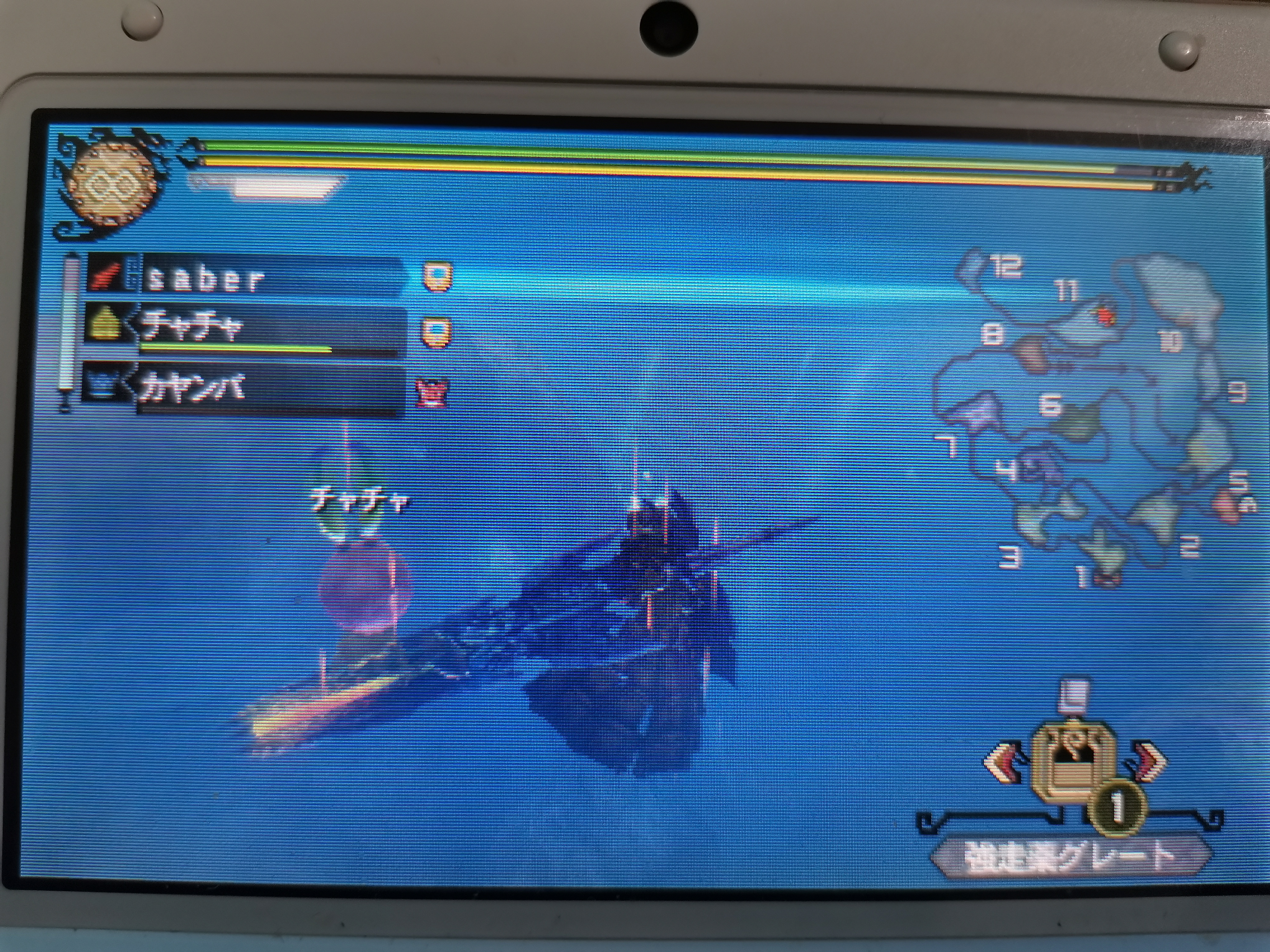Click the red crown icon beside カヤンバ
The height and width of the screenshot is (952, 1270).
coord(431,394)
